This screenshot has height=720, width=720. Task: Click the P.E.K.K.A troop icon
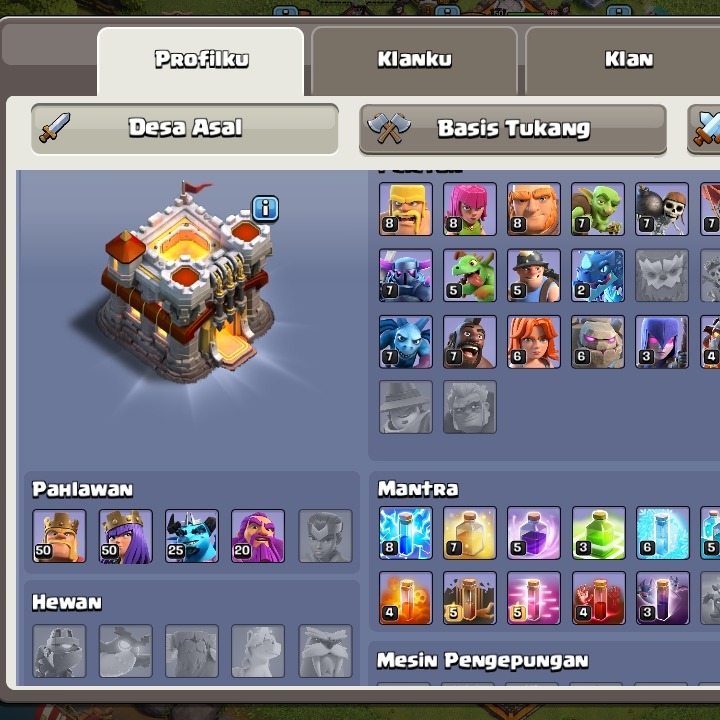pyautogui.click(x=406, y=275)
